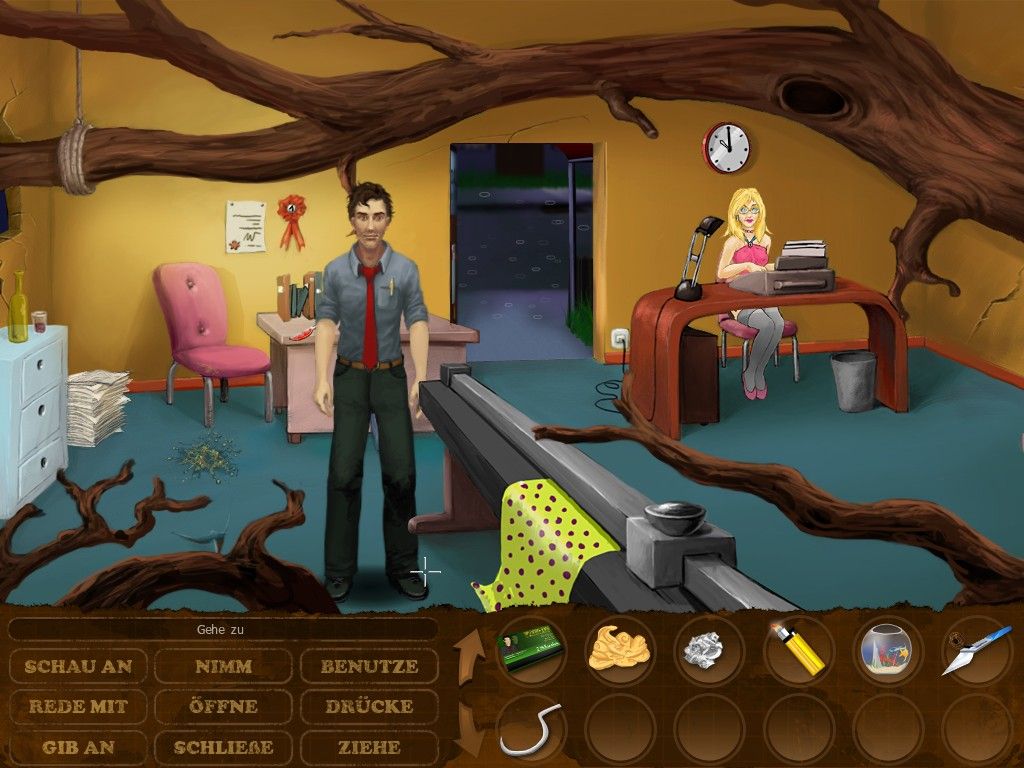Choose the yellow lighter from inventory
Viewport: 1024px width, 768px height.
pos(797,650)
